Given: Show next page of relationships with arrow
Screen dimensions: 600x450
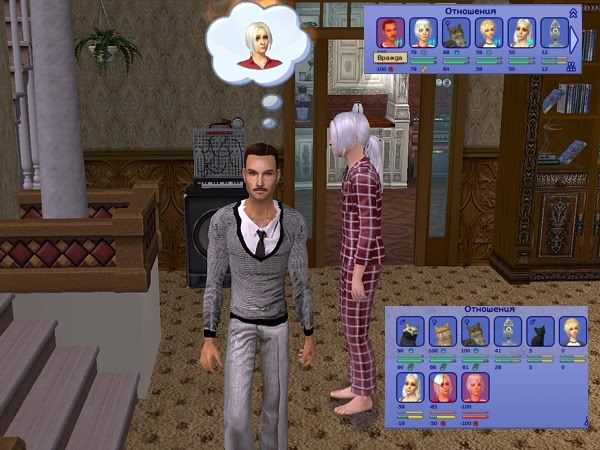Looking at the screenshot, I should click(575, 40).
